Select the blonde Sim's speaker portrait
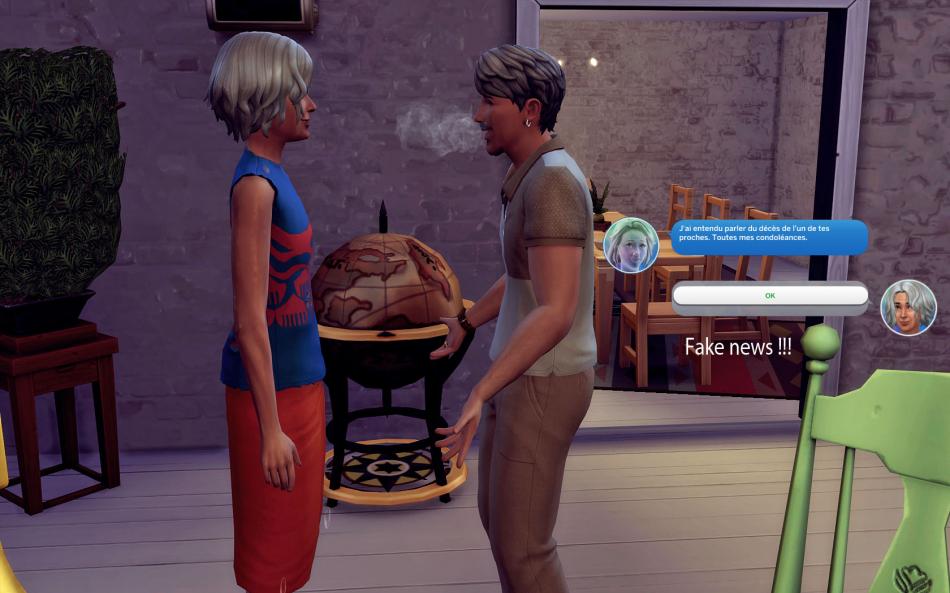 point(631,245)
